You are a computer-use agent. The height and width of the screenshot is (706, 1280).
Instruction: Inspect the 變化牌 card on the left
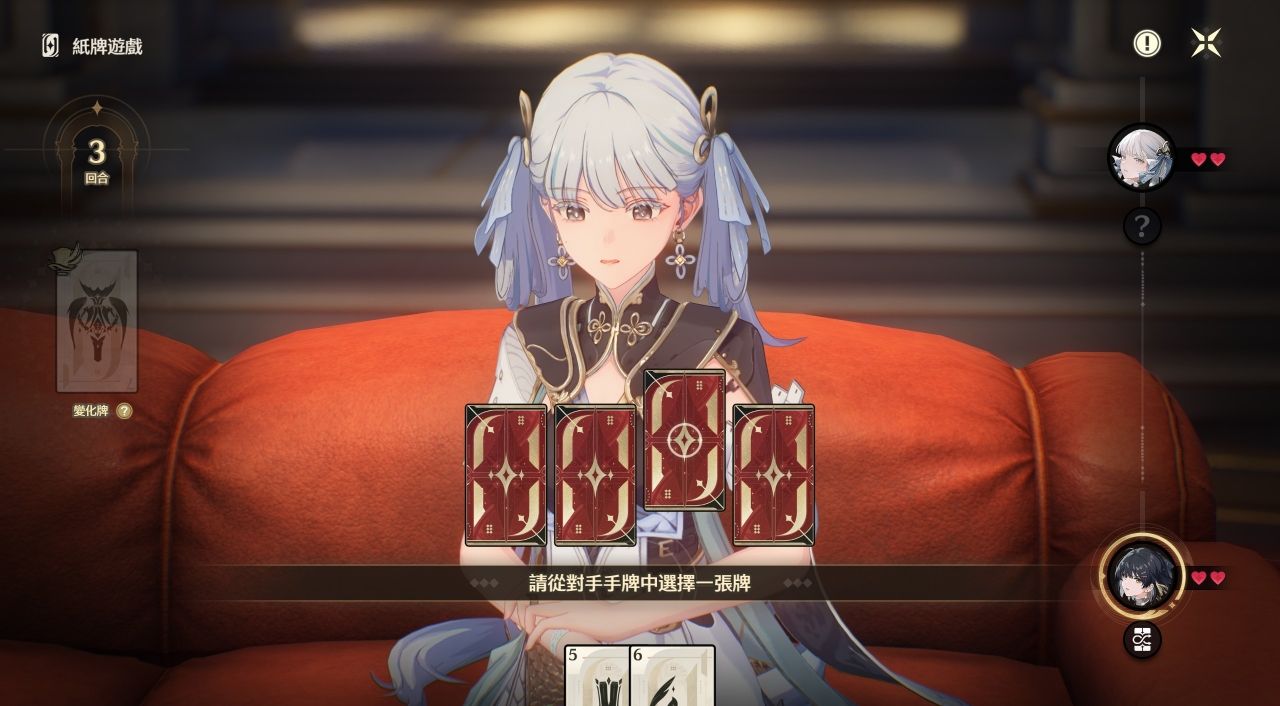[x=97, y=321]
